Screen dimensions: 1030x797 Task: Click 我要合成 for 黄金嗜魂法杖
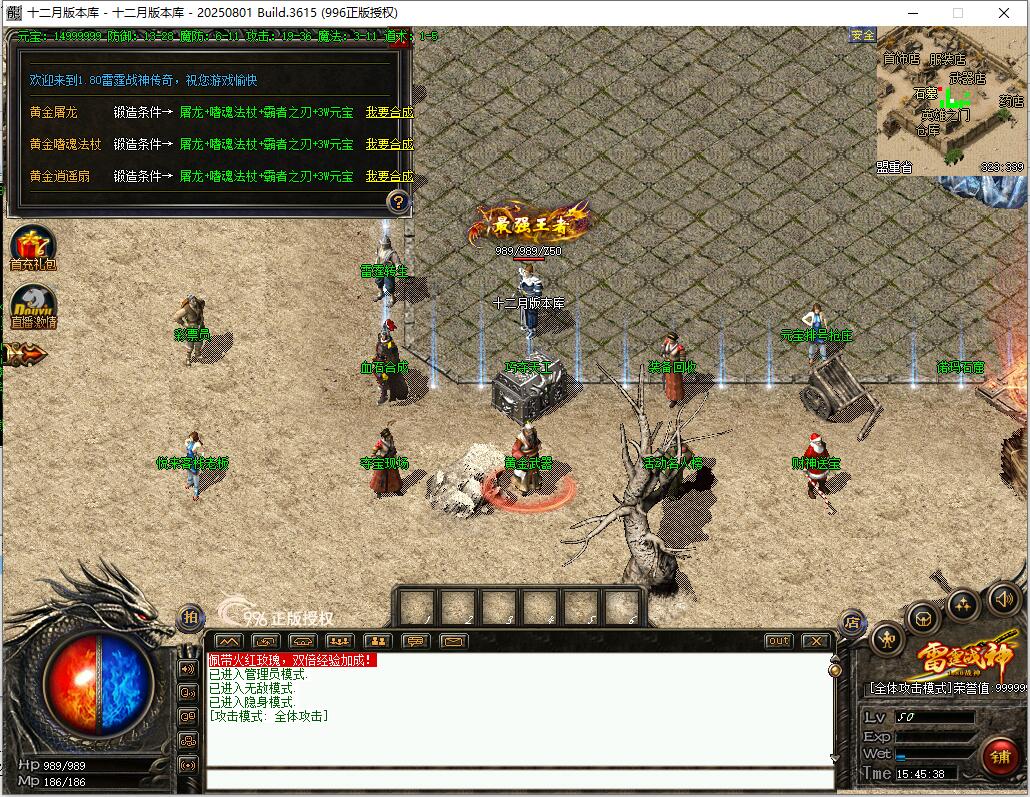click(x=389, y=144)
